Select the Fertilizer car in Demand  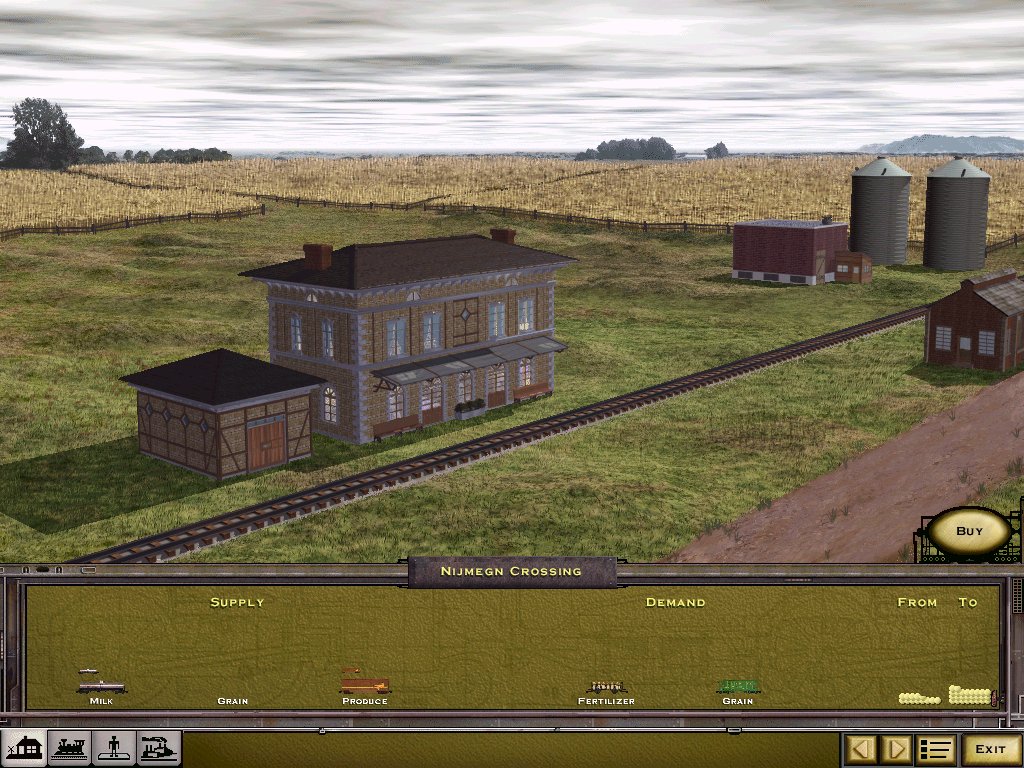tap(606, 687)
